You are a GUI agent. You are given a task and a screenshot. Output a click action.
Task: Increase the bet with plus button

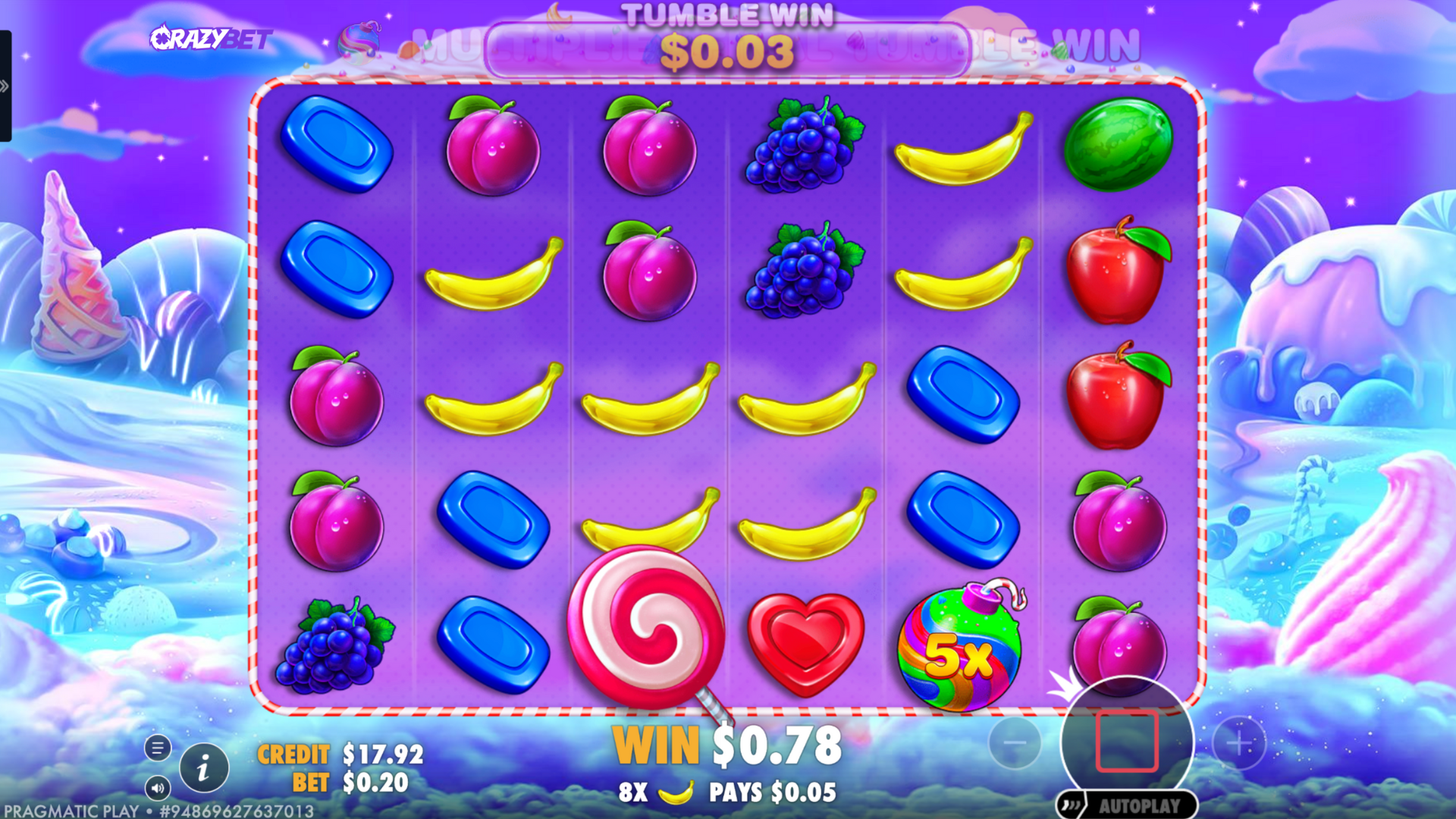click(x=1239, y=743)
